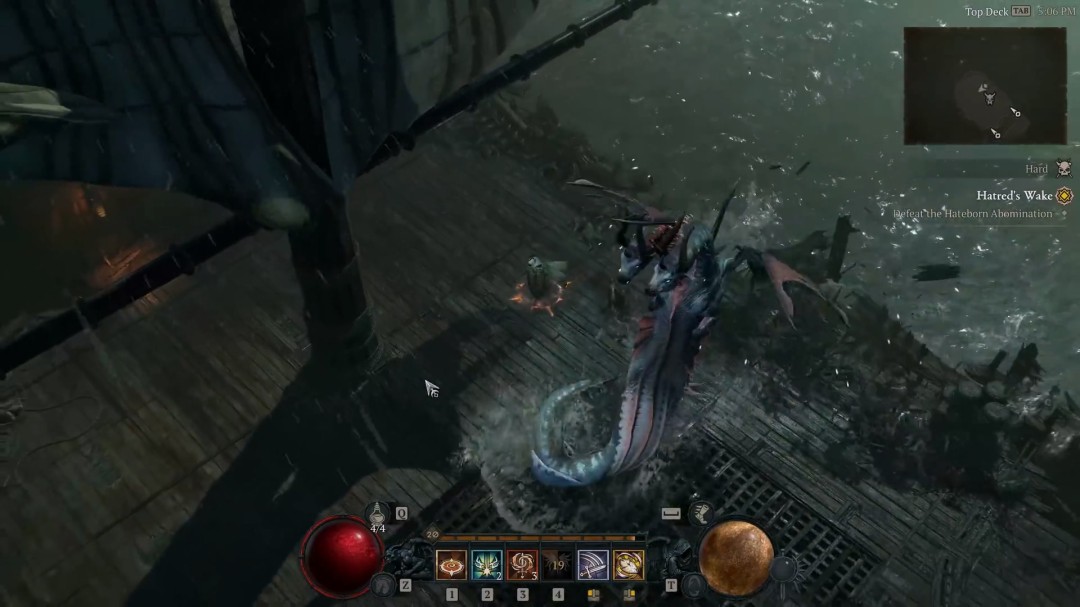The width and height of the screenshot is (1080, 607).
Task: Click the mount icon beside the health orb
Action: (381, 584)
